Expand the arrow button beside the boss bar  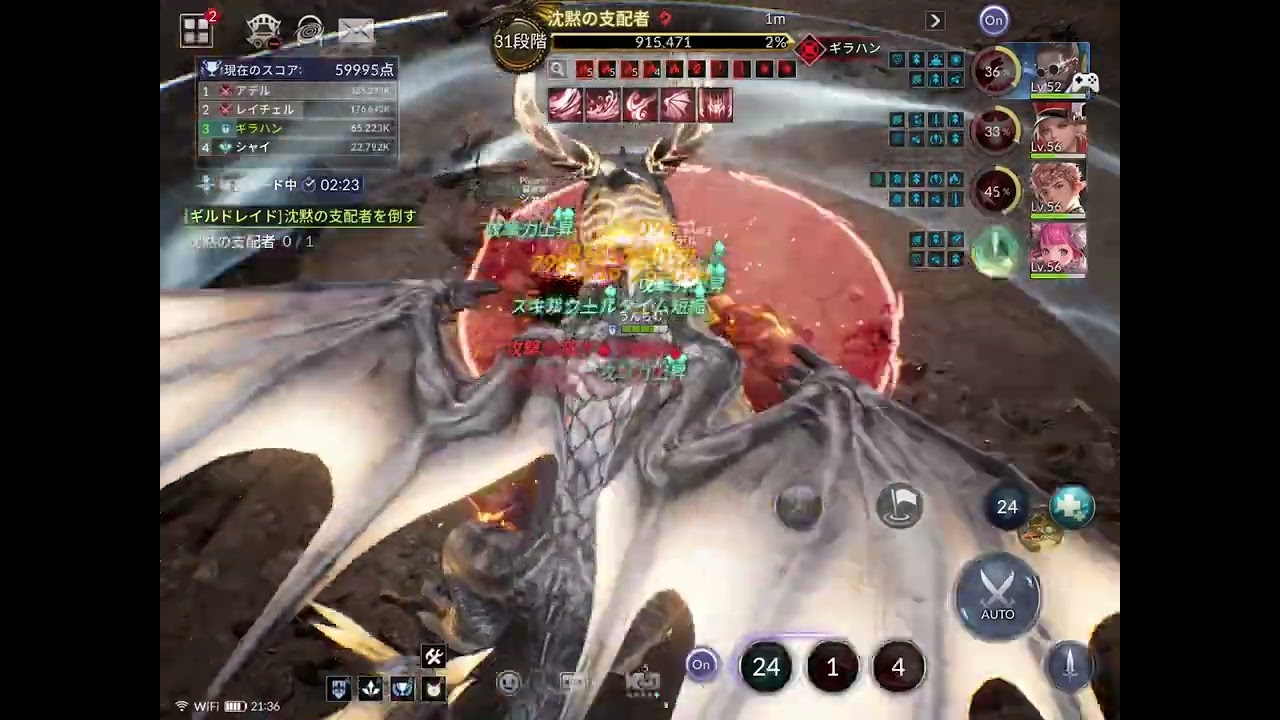coord(935,20)
